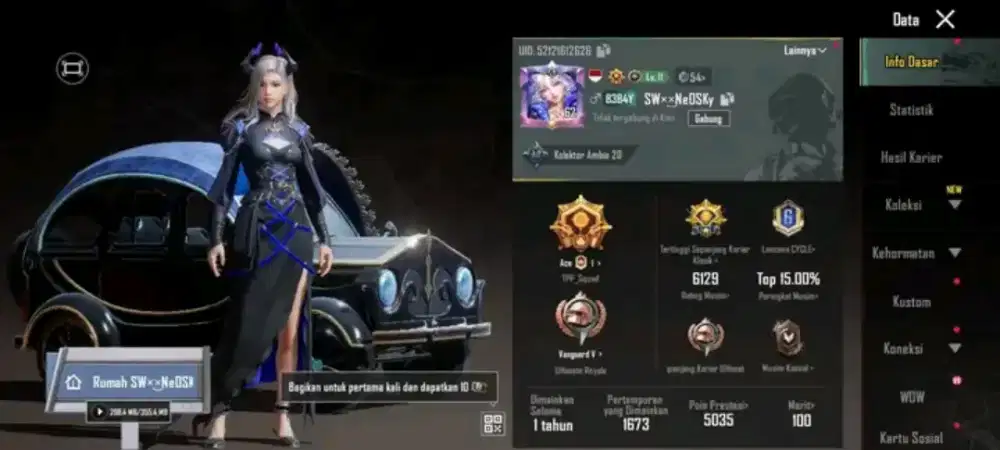Open the Kartu Sosial tab
Viewport: 1000px width, 450px height.
(911, 437)
